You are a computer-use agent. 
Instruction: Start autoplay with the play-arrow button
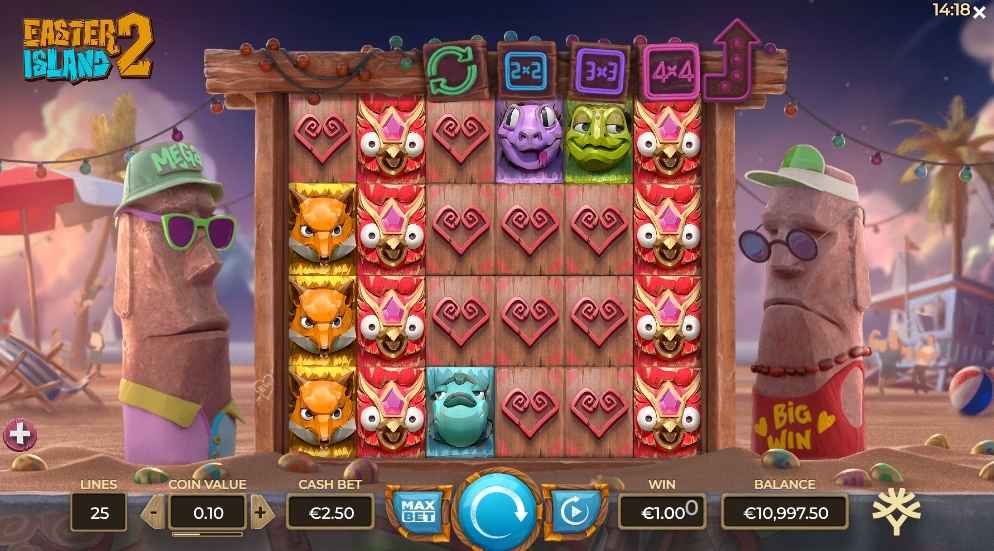(x=575, y=512)
